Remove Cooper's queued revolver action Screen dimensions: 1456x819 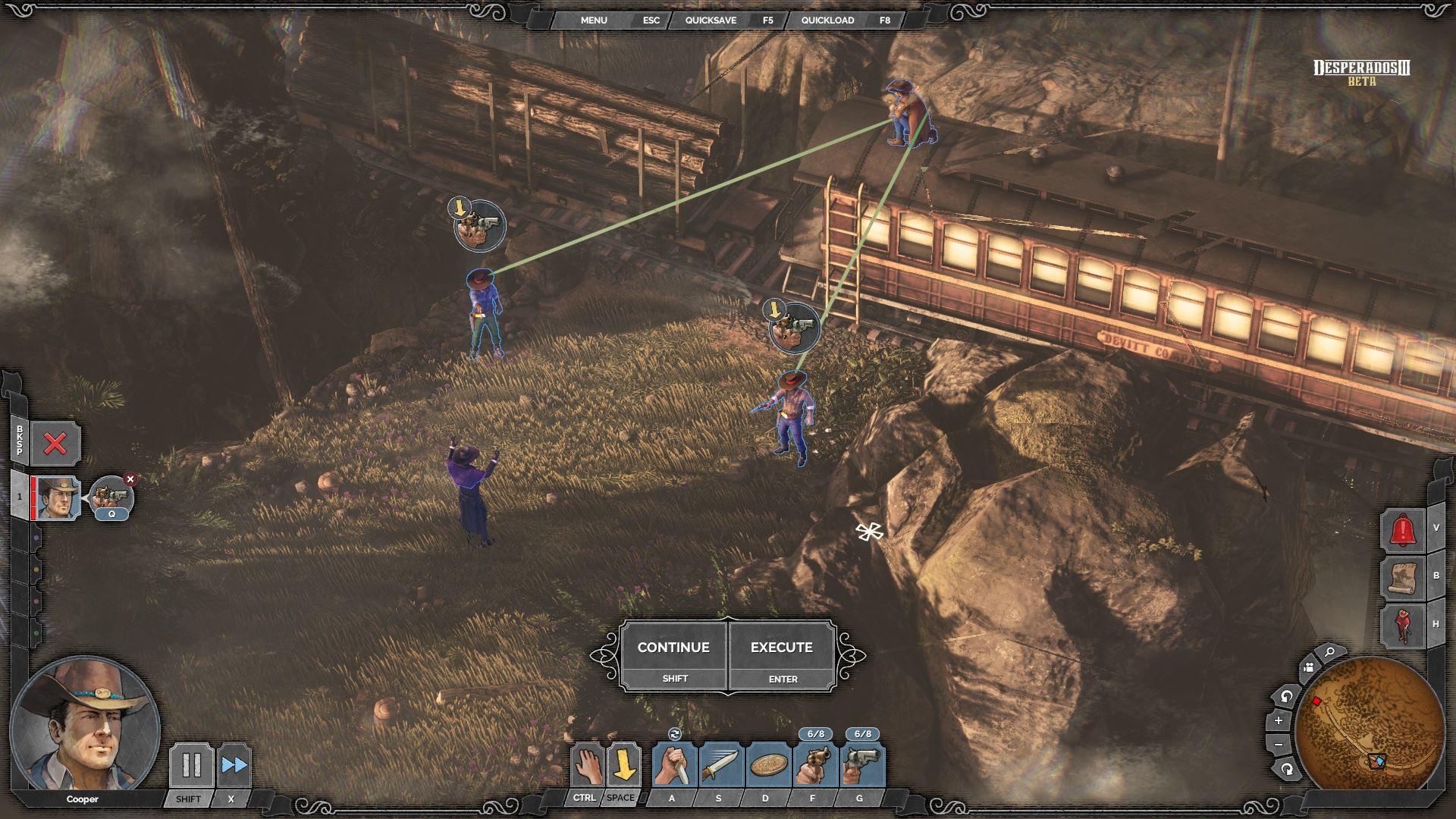(x=130, y=479)
